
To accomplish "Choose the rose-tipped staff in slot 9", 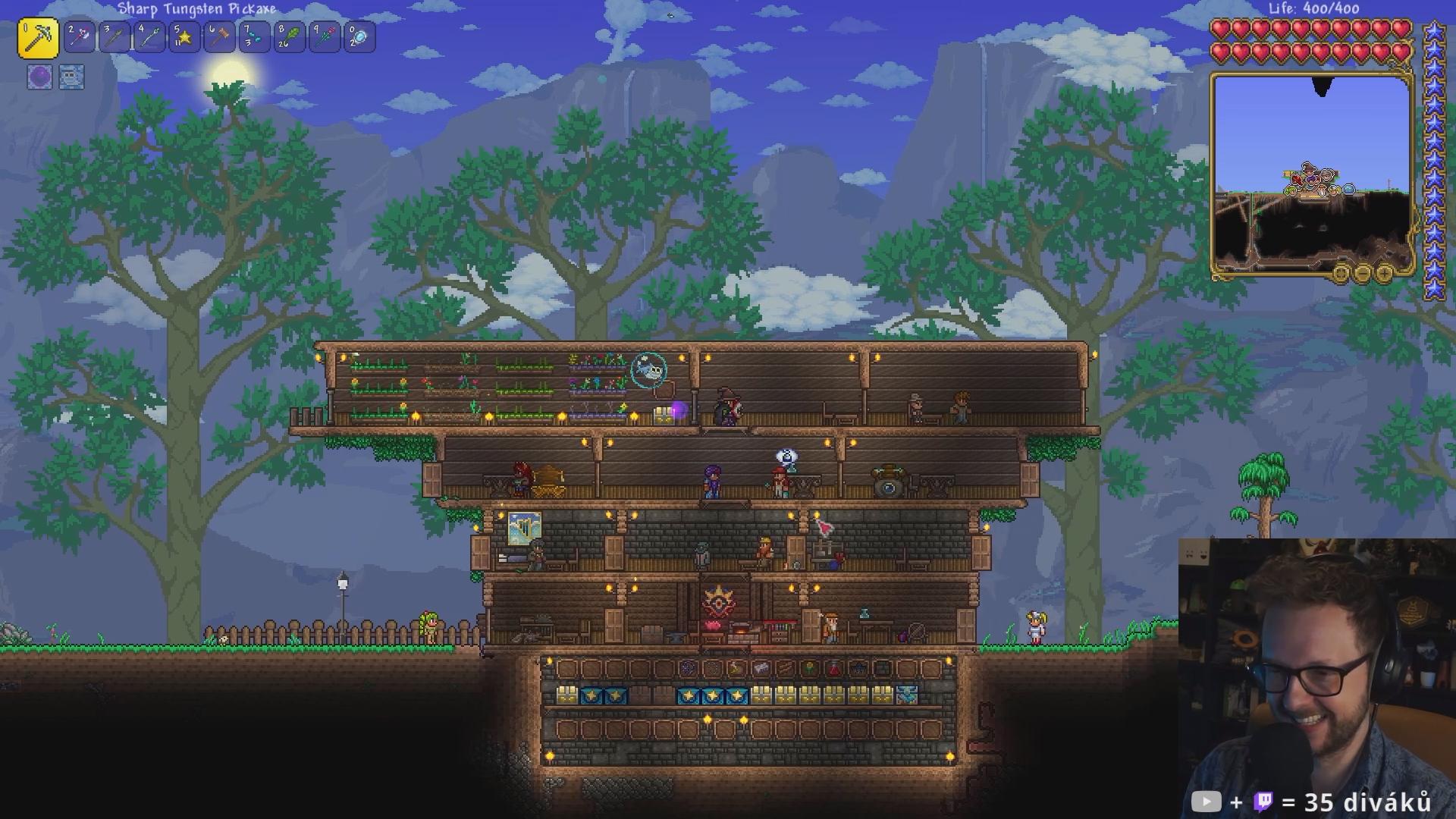I will pyautogui.click(x=325, y=37).
